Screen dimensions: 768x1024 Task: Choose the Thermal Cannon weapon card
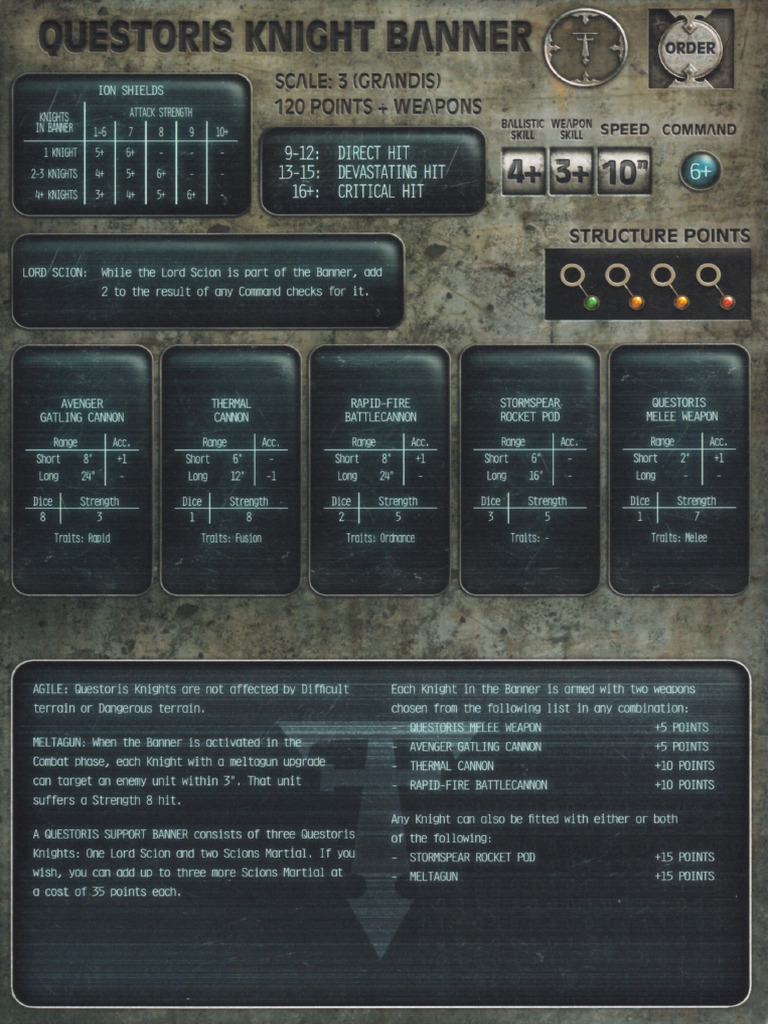(231, 470)
